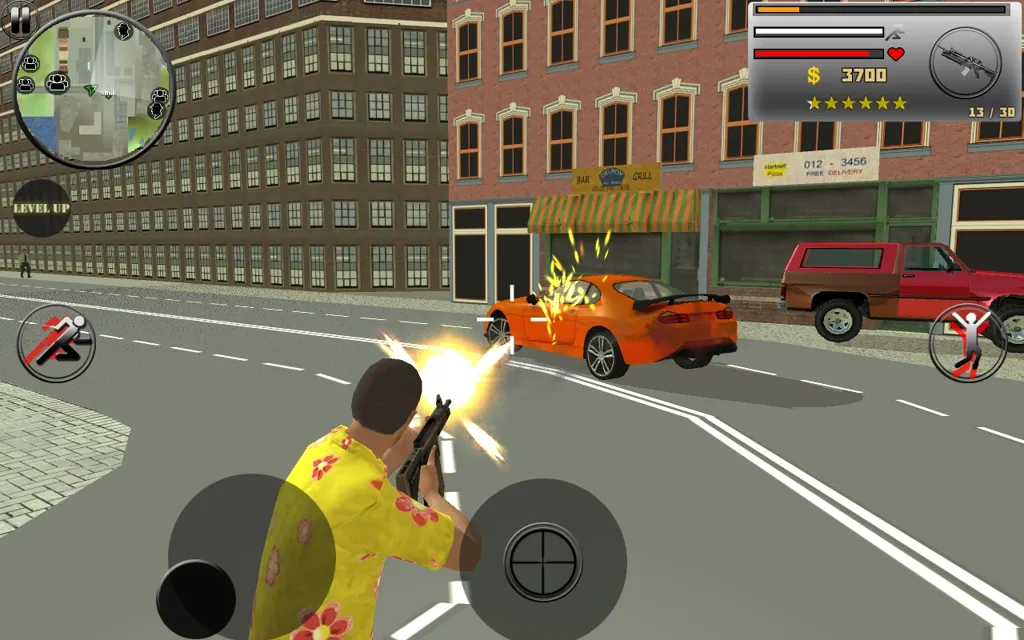Tap the LEVEL UP button

tap(41, 208)
